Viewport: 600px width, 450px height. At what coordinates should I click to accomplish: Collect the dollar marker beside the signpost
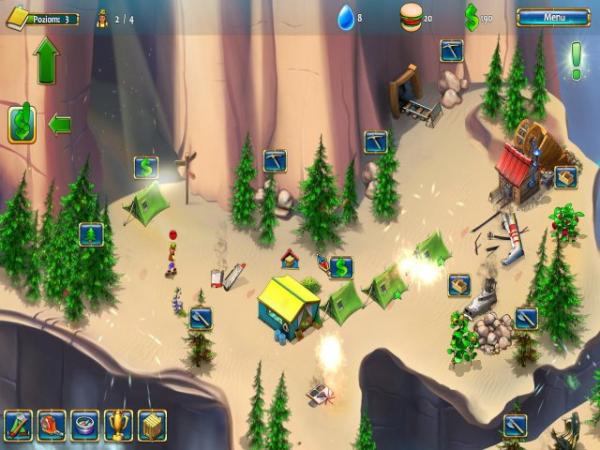click(146, 167)
